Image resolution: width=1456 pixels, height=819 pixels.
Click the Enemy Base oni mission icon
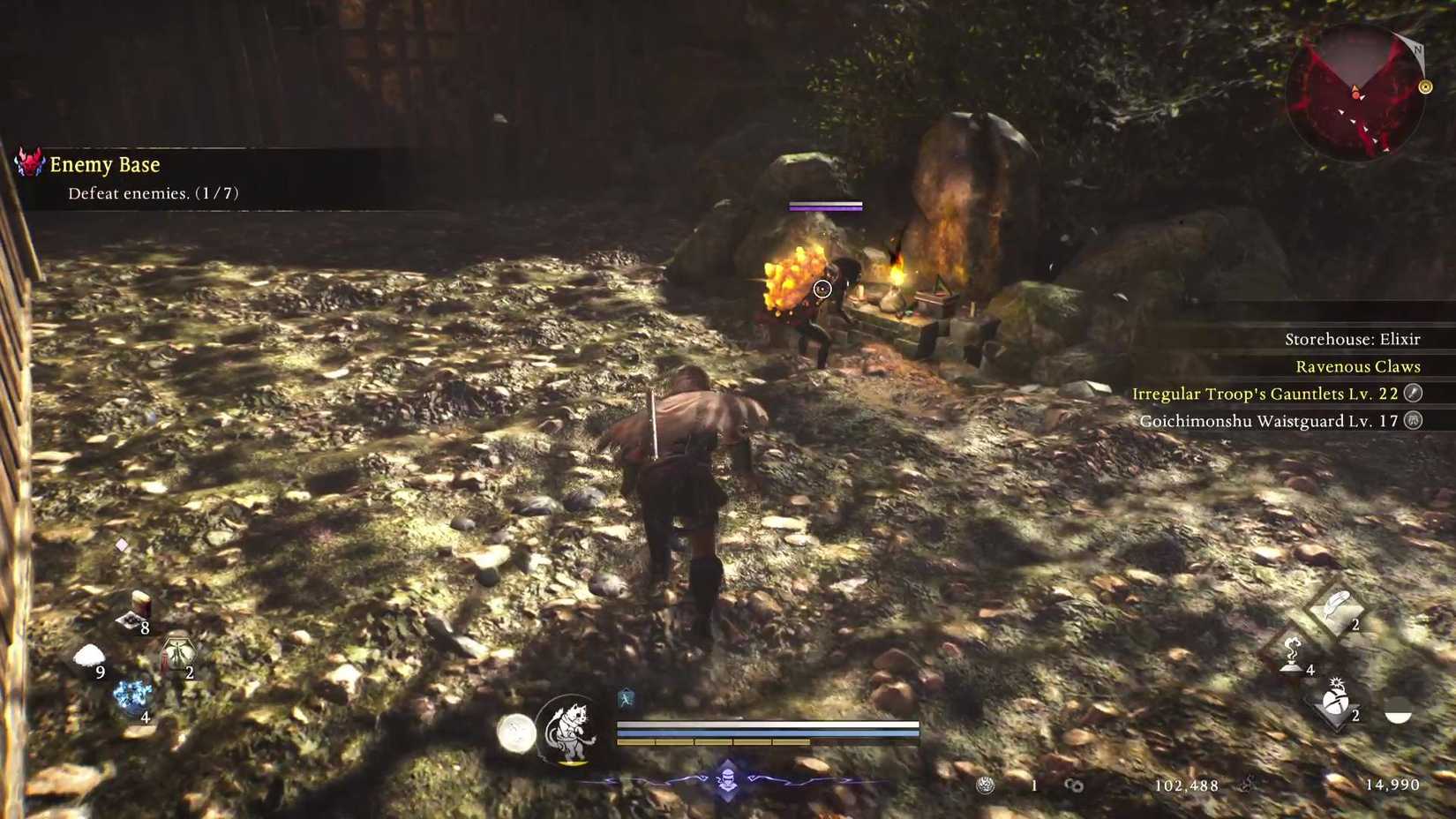(28, 163)
